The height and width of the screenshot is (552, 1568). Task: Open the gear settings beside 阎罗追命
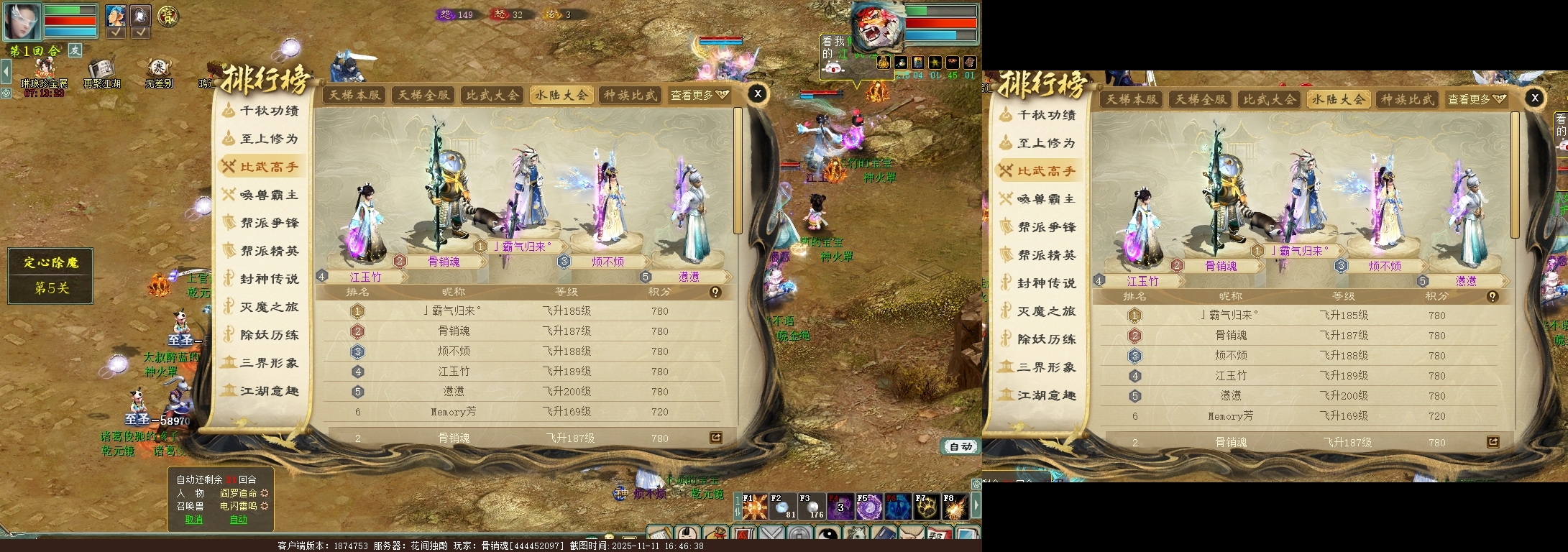coord(265,493)
